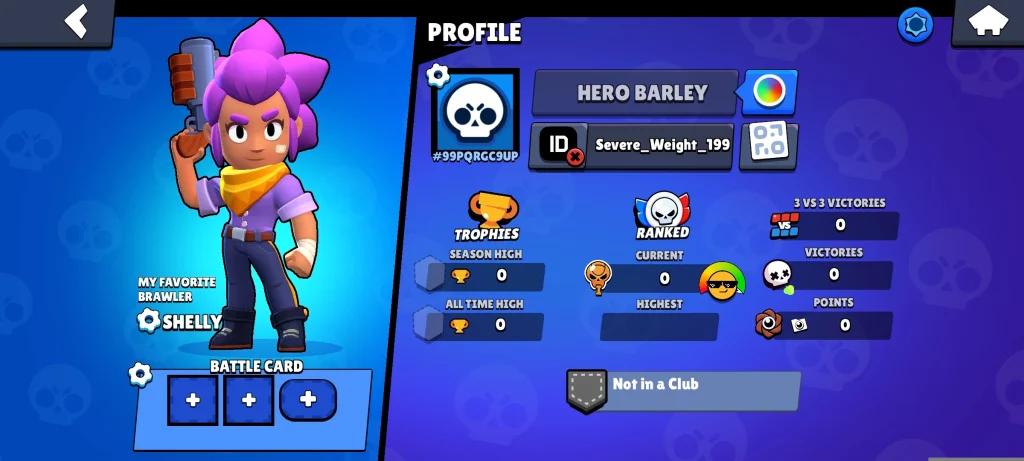Open the blue hexagon settings icon
1024x461 pixels.
915,25
